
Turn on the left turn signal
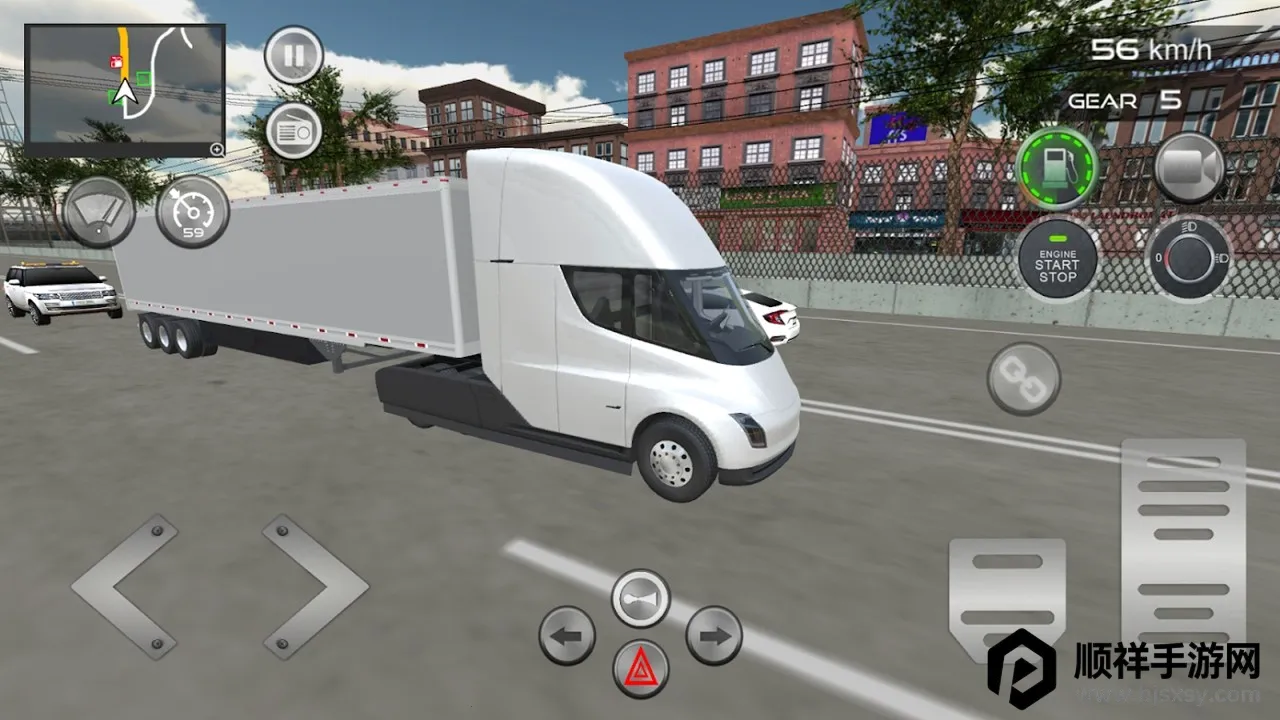567,635
